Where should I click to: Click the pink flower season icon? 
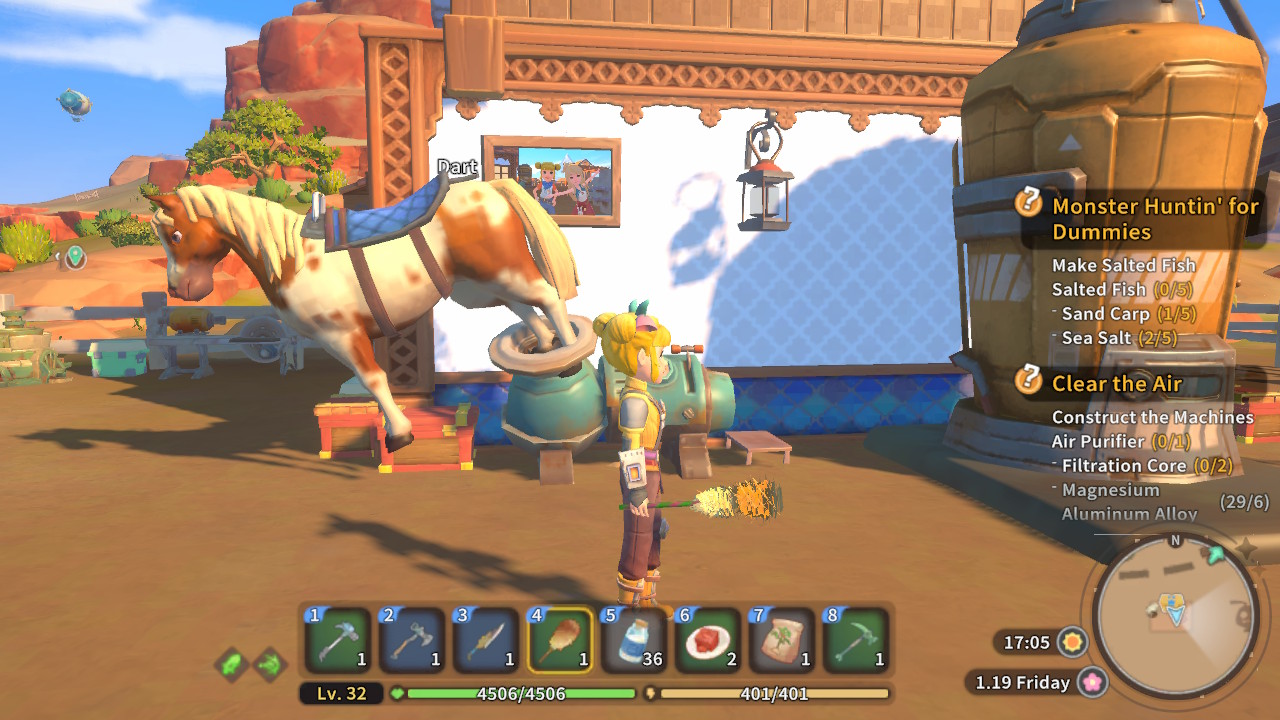coord(1092,682)
